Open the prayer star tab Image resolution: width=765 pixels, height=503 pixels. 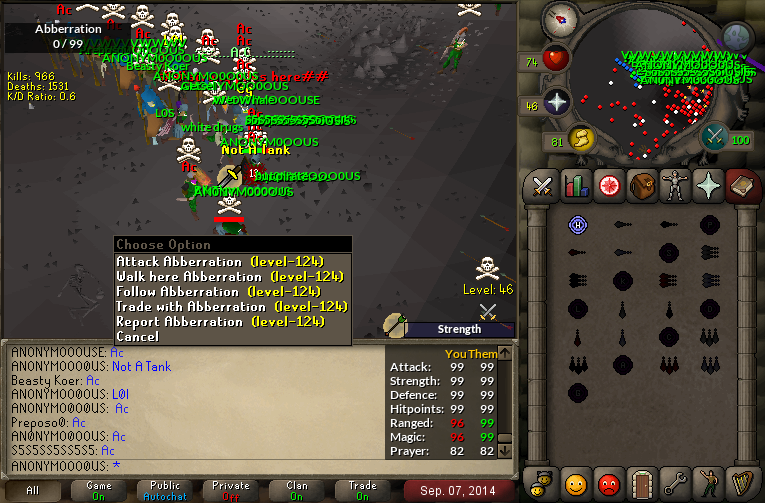(707, 186)
